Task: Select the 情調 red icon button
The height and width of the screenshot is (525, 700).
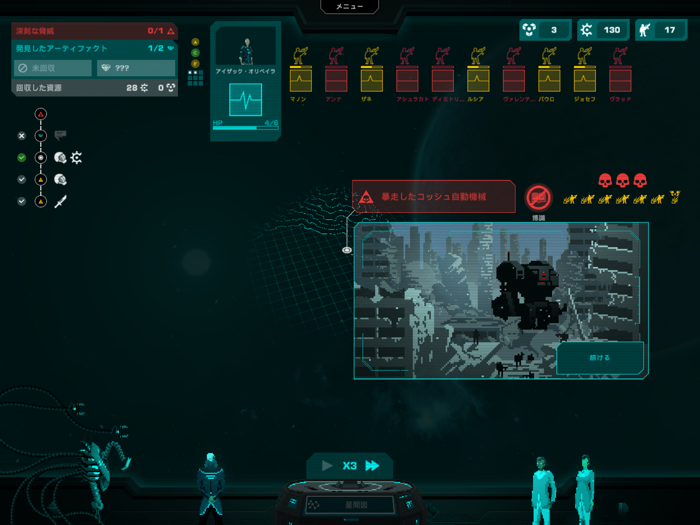Action: [x=539, y=197]
